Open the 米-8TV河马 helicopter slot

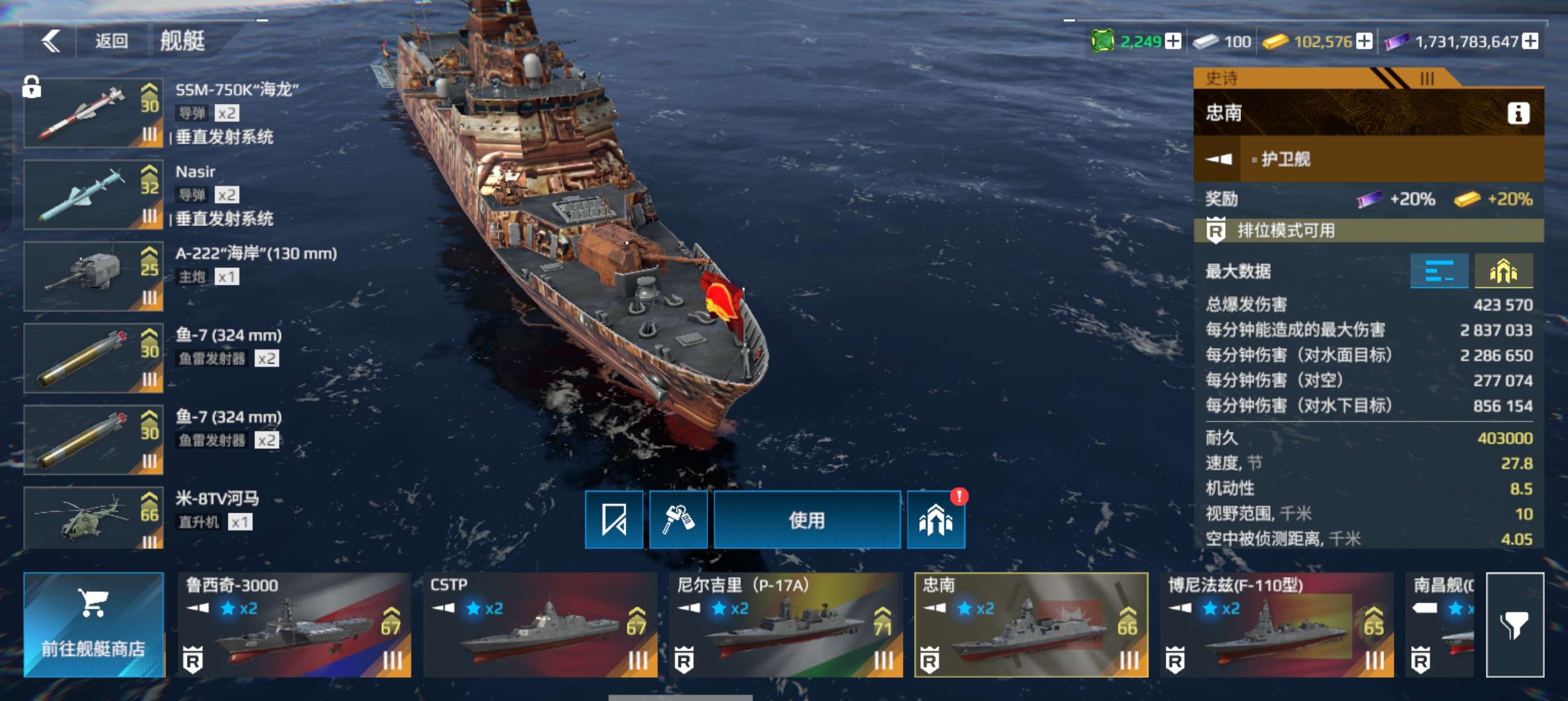pos(94,518)
